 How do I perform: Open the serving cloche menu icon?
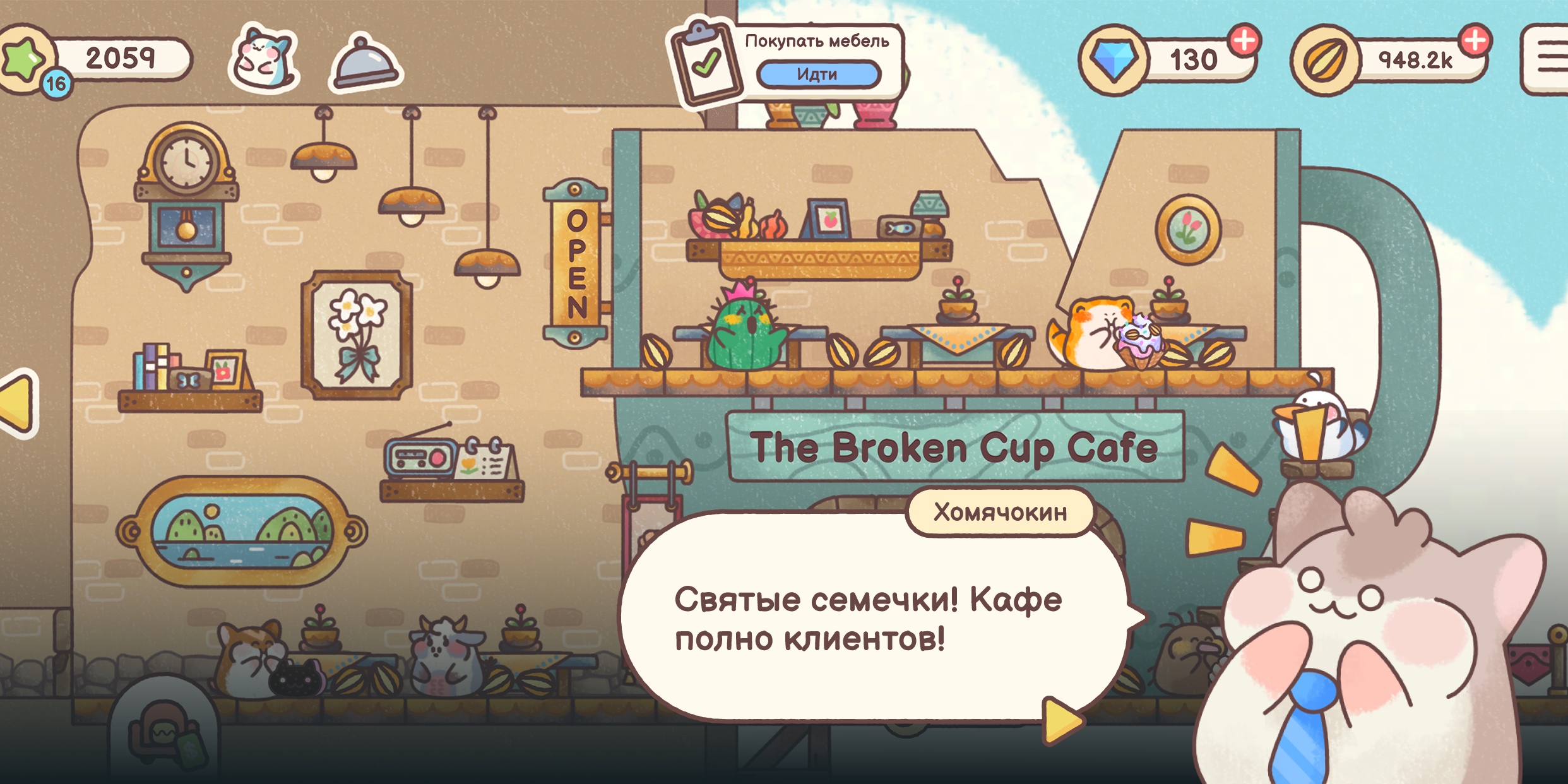click(x=365, y=63)
